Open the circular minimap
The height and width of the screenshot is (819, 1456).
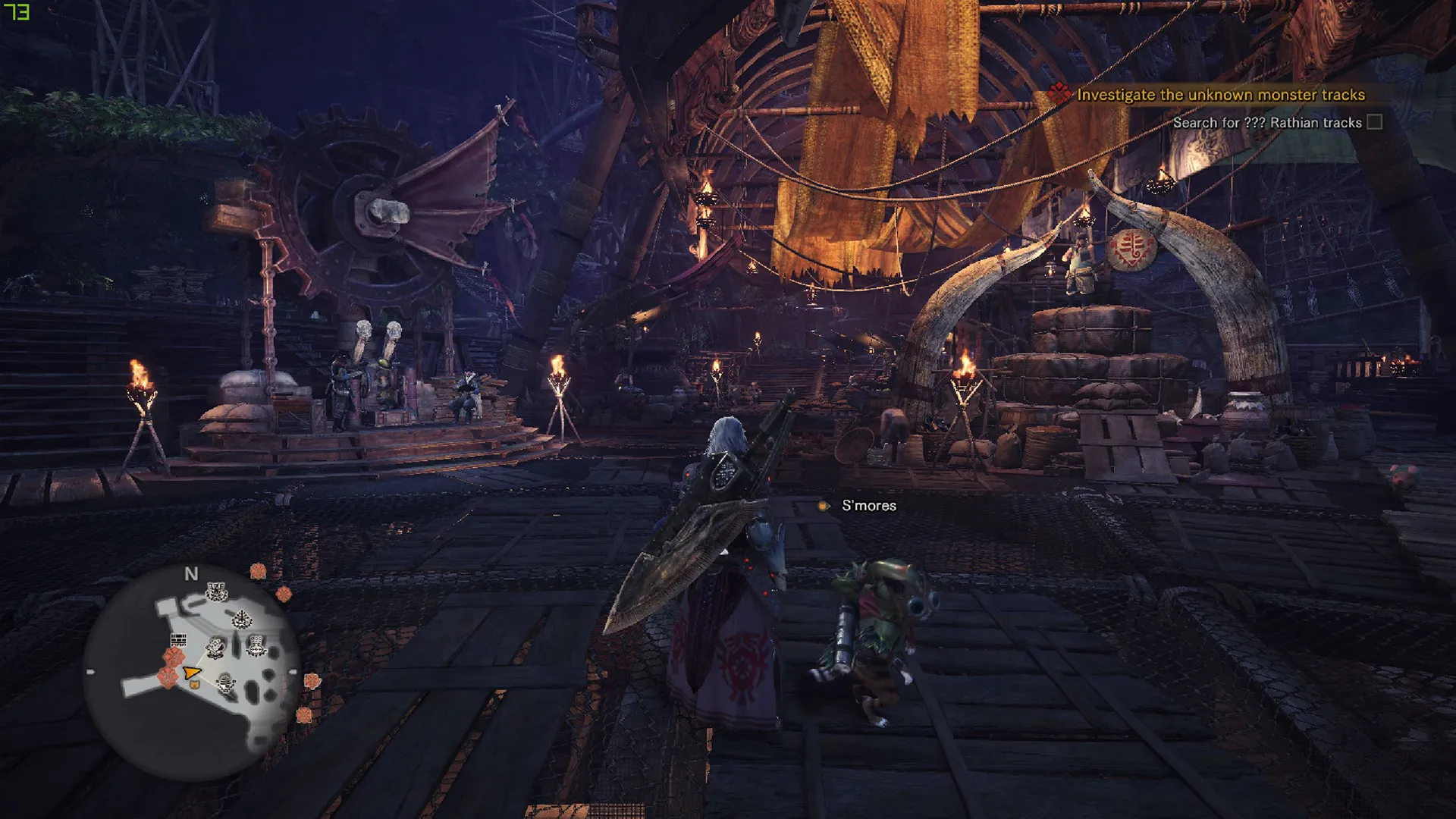point(191,674)
